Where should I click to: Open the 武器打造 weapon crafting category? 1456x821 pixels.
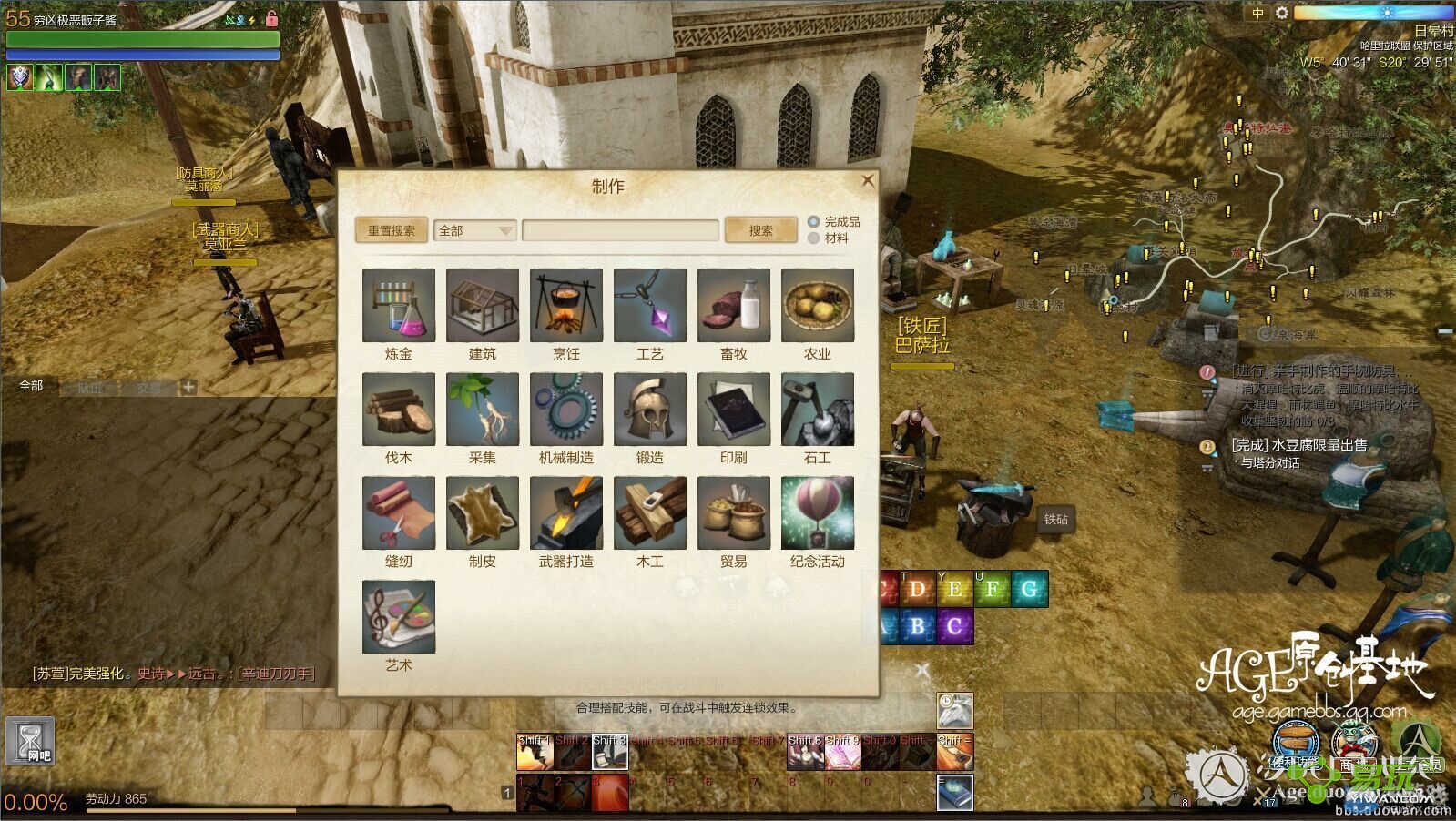tap(566, 512)
